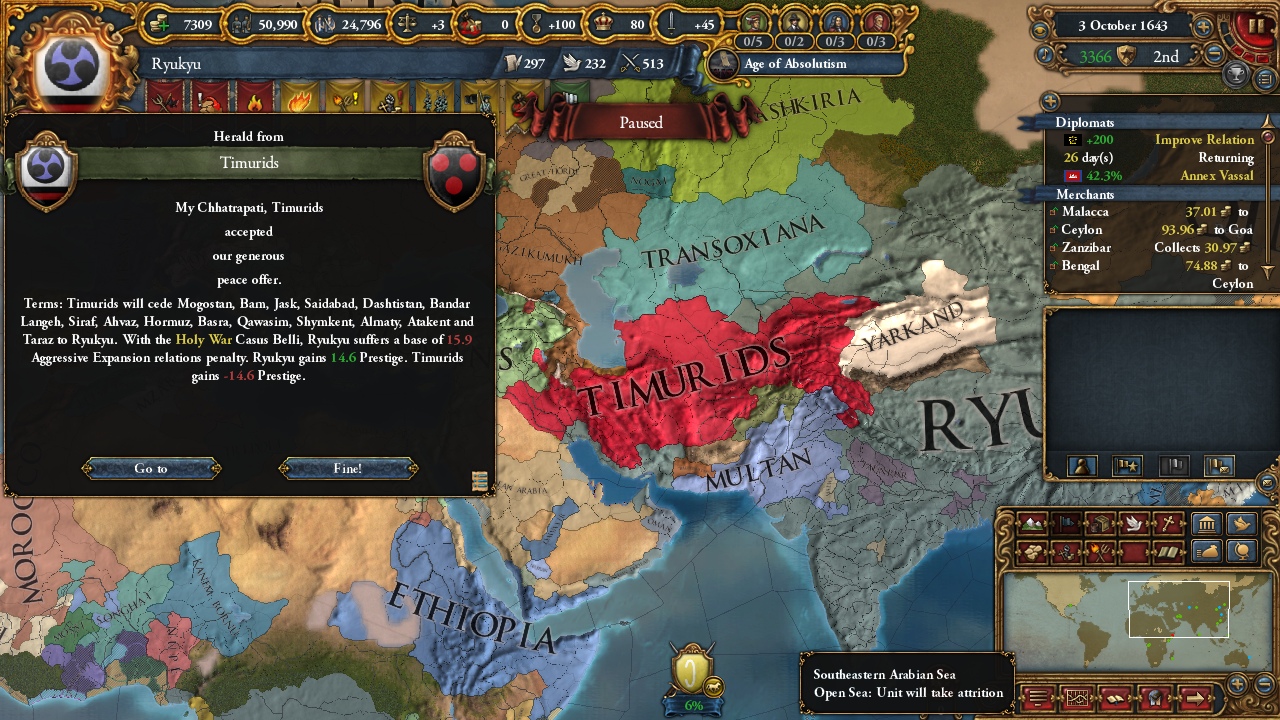Click the blue globe exploration icon

click(1241, 552)
